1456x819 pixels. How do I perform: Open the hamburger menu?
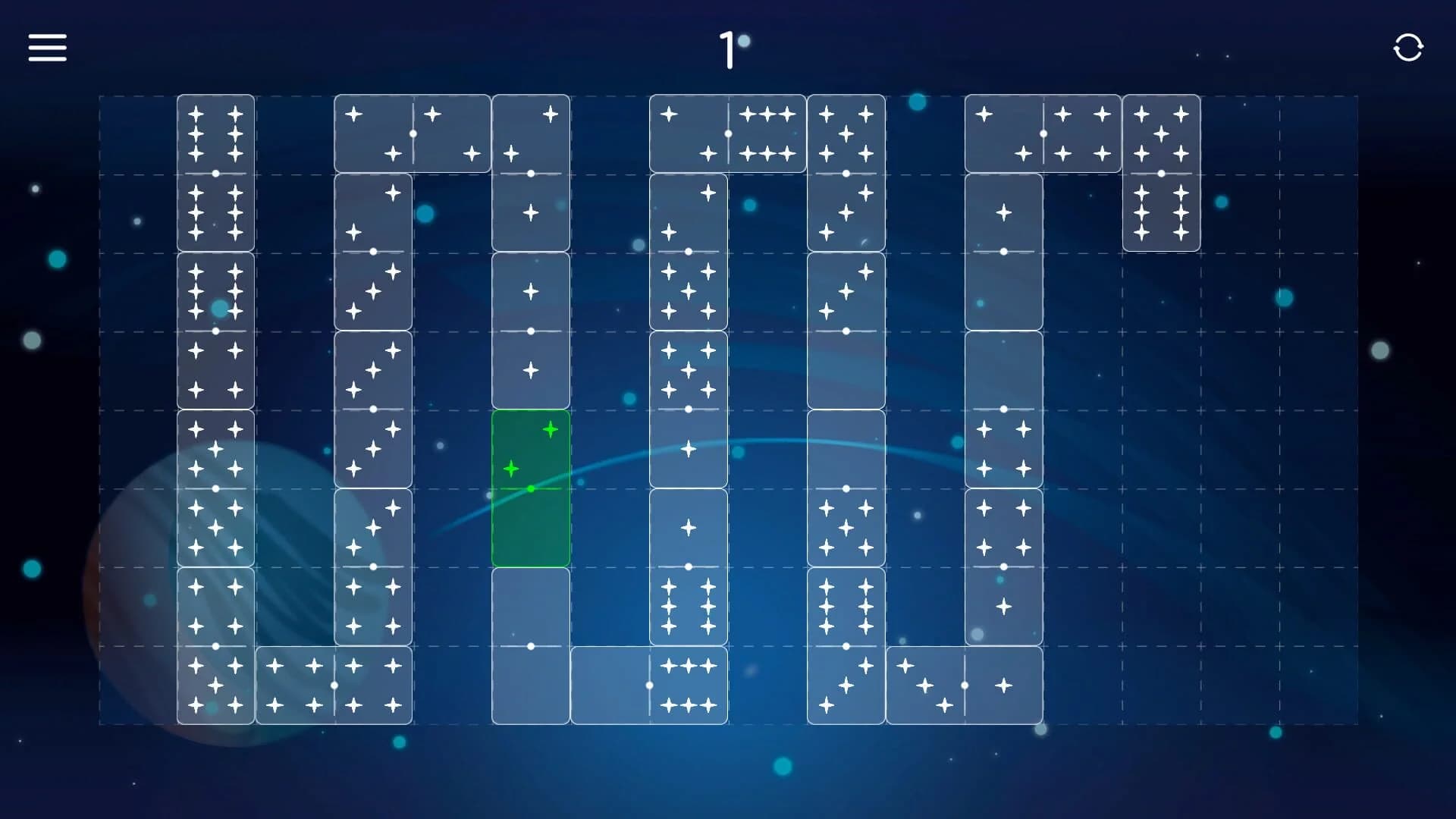click(x=47, y=47)
